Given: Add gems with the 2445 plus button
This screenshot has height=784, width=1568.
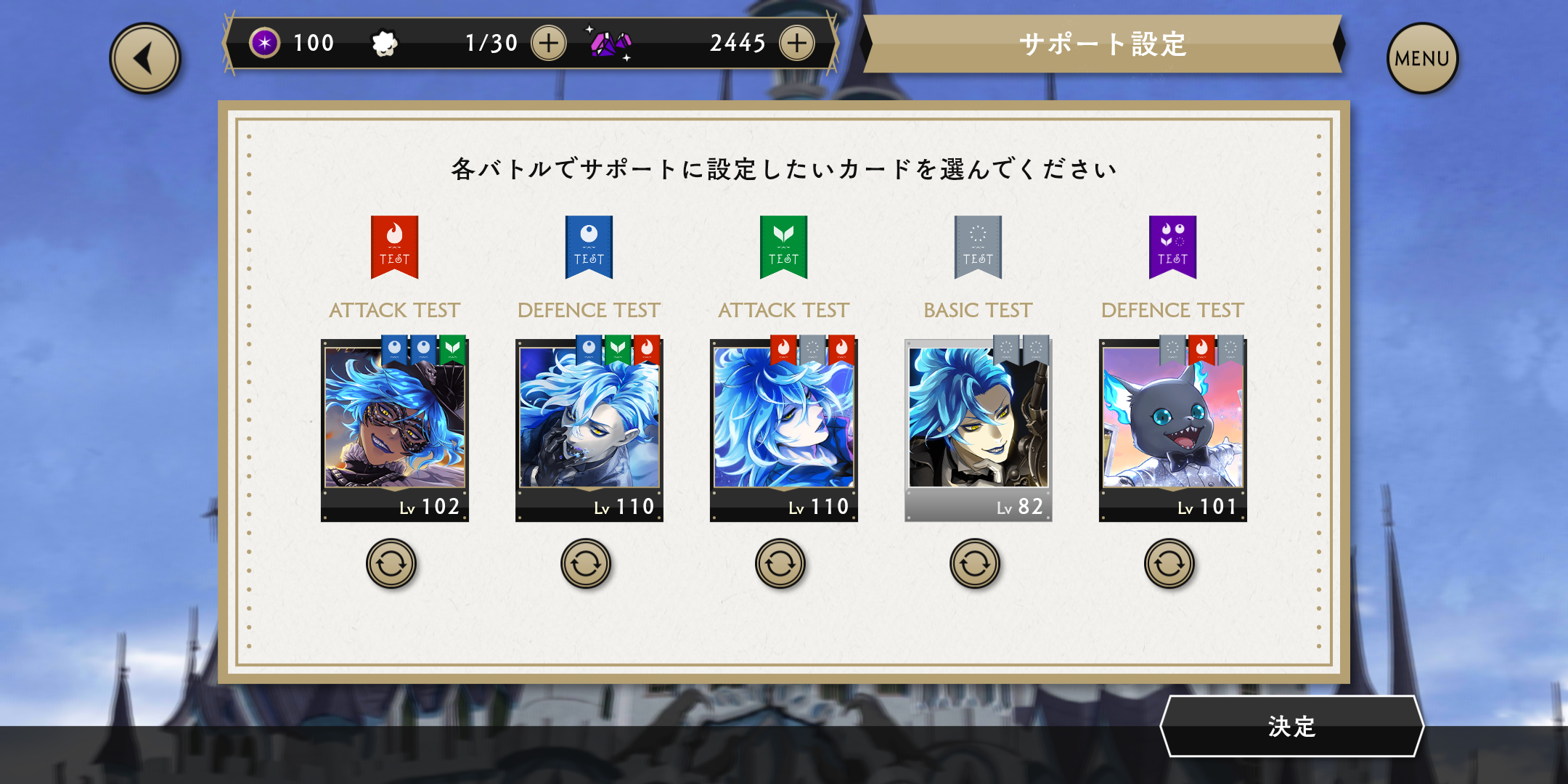Looking at the screenshot, I should [797, 44].
